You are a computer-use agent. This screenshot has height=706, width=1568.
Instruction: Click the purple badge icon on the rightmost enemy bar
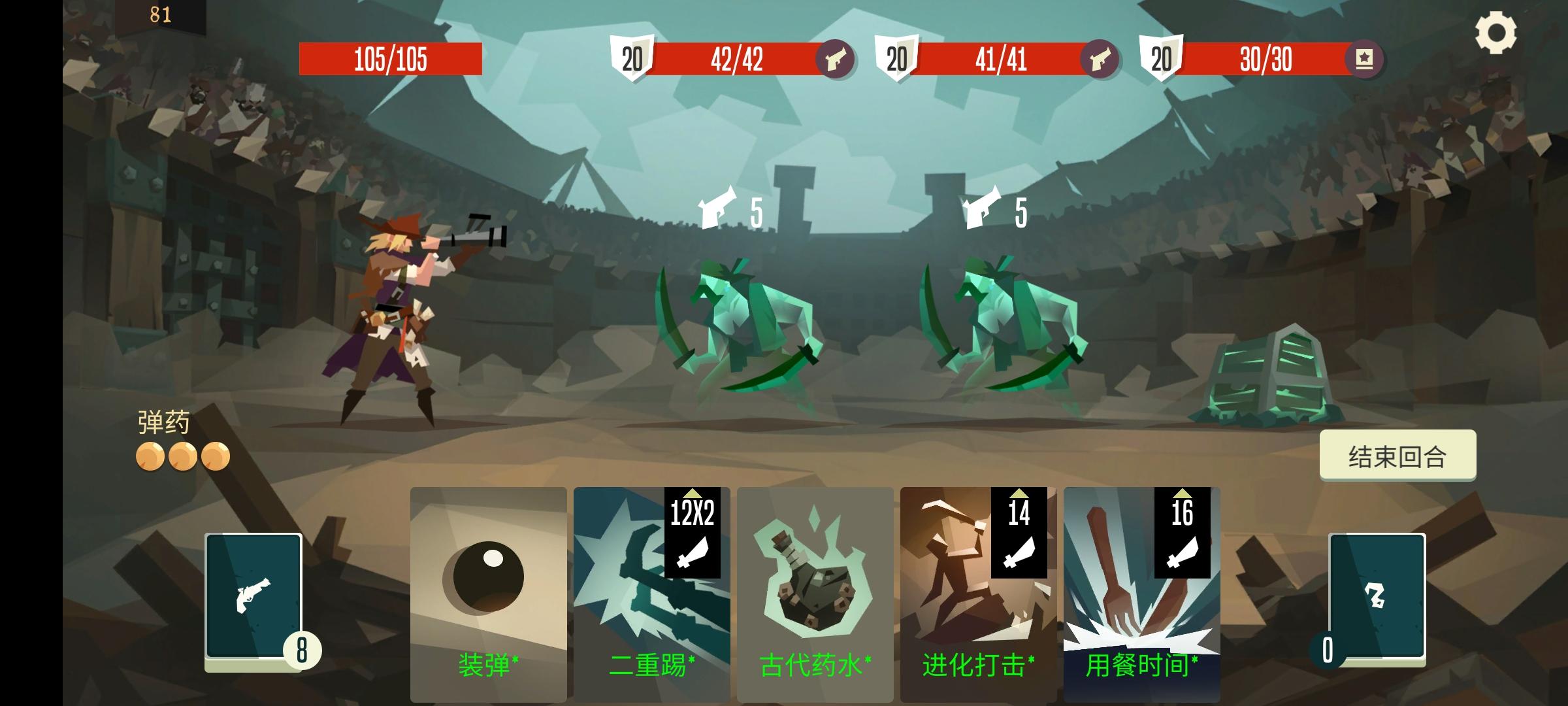(1365, 58)
